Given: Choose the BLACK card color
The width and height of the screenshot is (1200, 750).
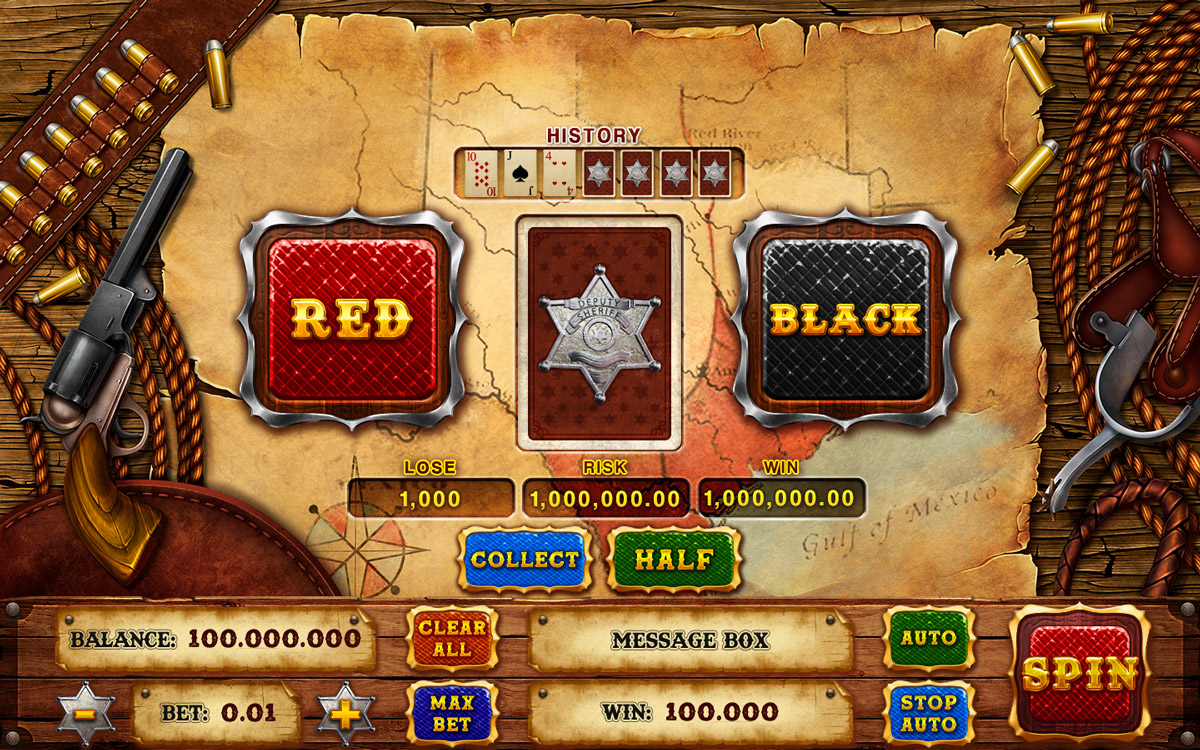Looking at the screenshot, I should [x=845, y=320].
